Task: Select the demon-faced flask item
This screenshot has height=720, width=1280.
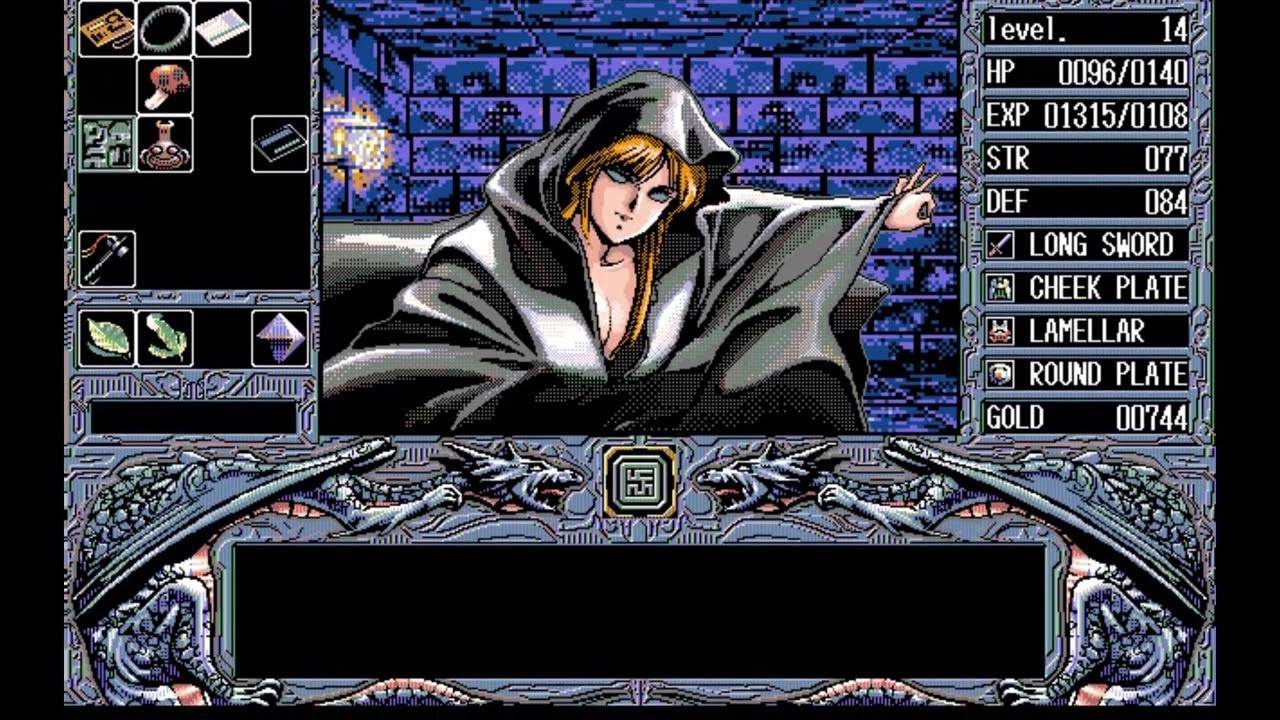Action: pyautogui.click(x=163, y=143)
